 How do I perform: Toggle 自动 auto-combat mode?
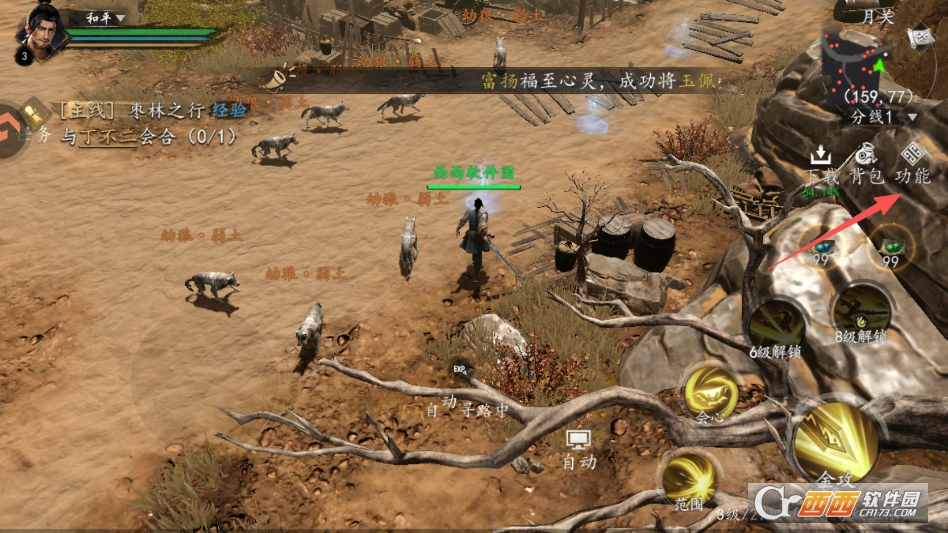click(579, 450)
